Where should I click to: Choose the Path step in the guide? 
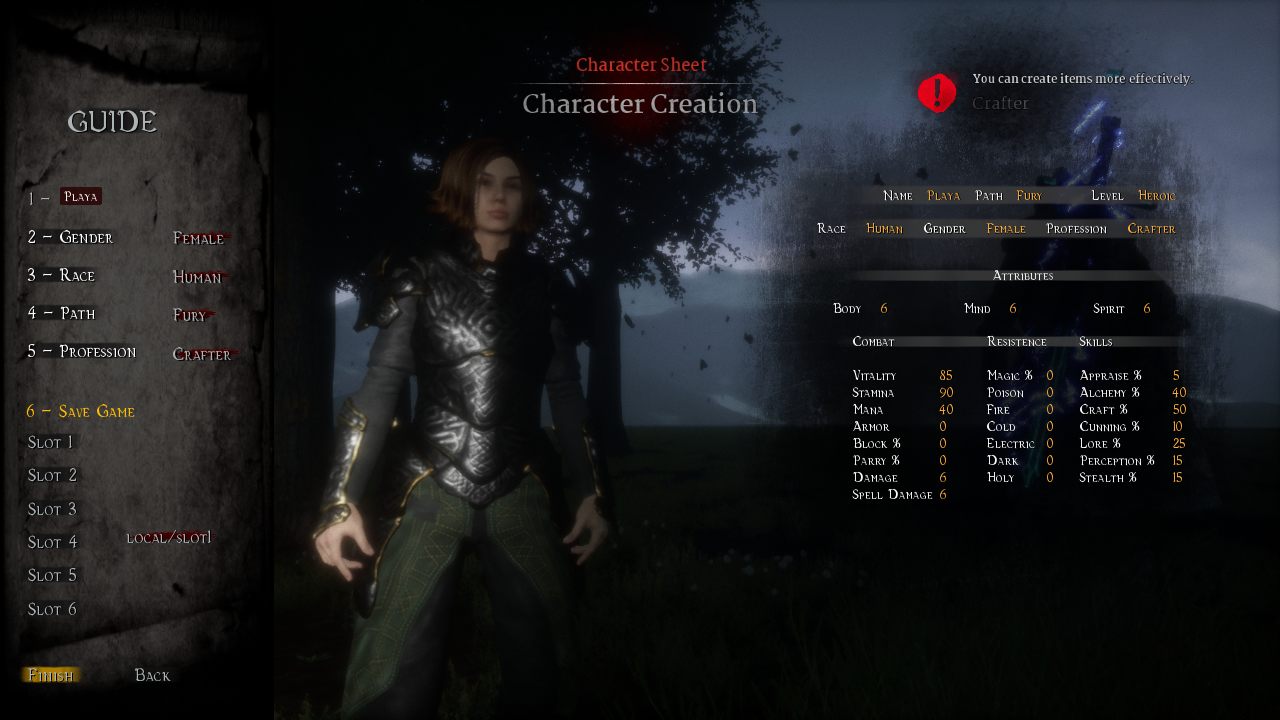(61, 313)
